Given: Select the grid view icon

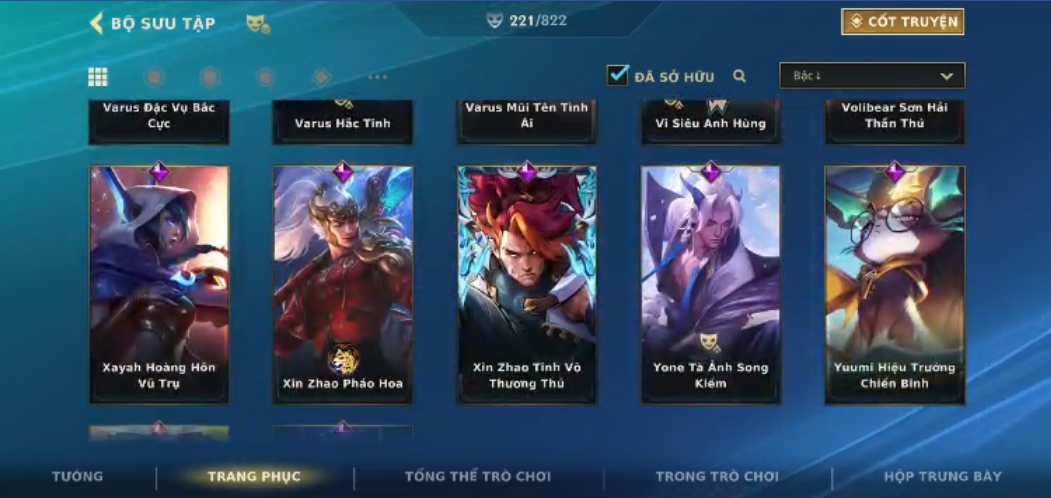Looking at the screenshot, I should (98, 77).
